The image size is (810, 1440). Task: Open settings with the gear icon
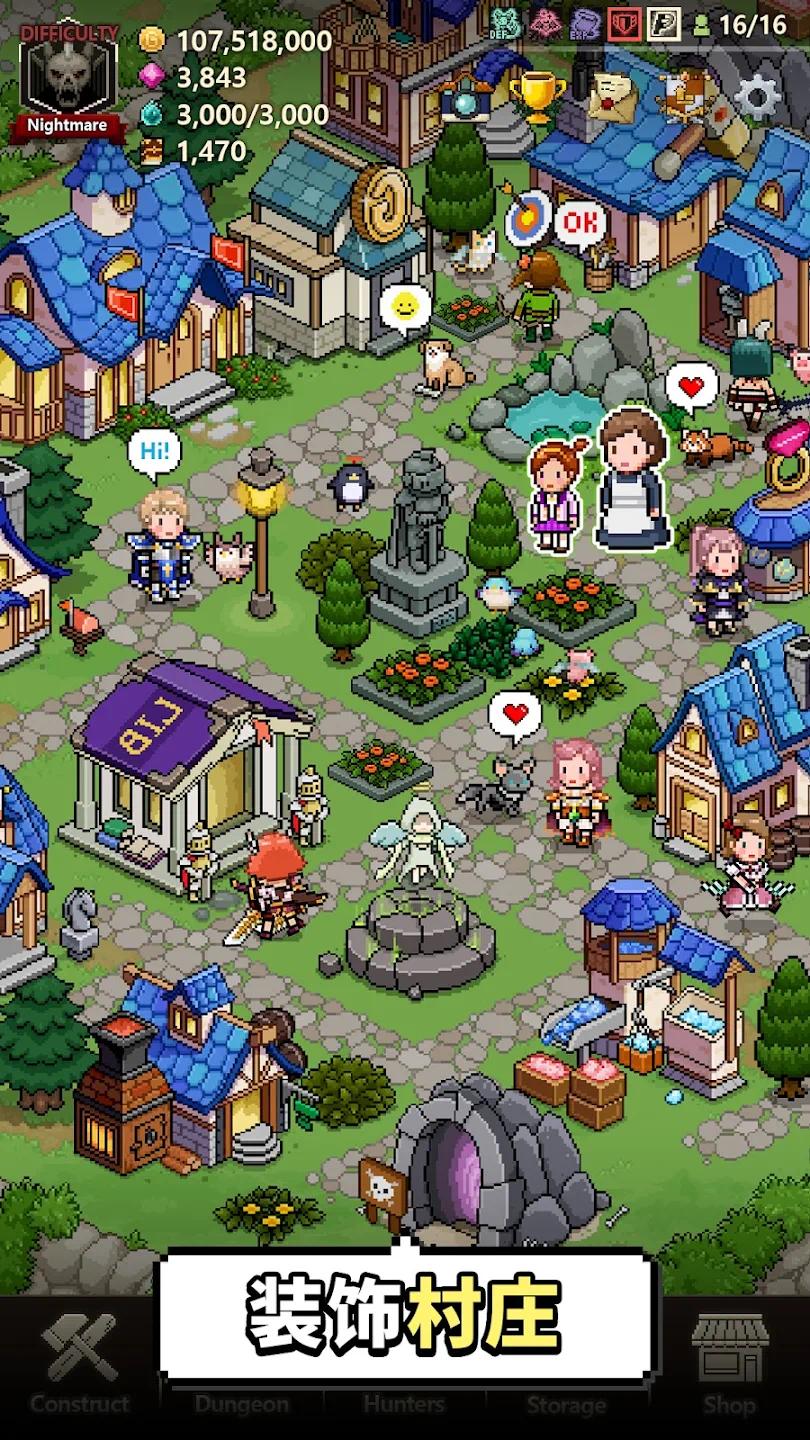click(x=758, y=97)
